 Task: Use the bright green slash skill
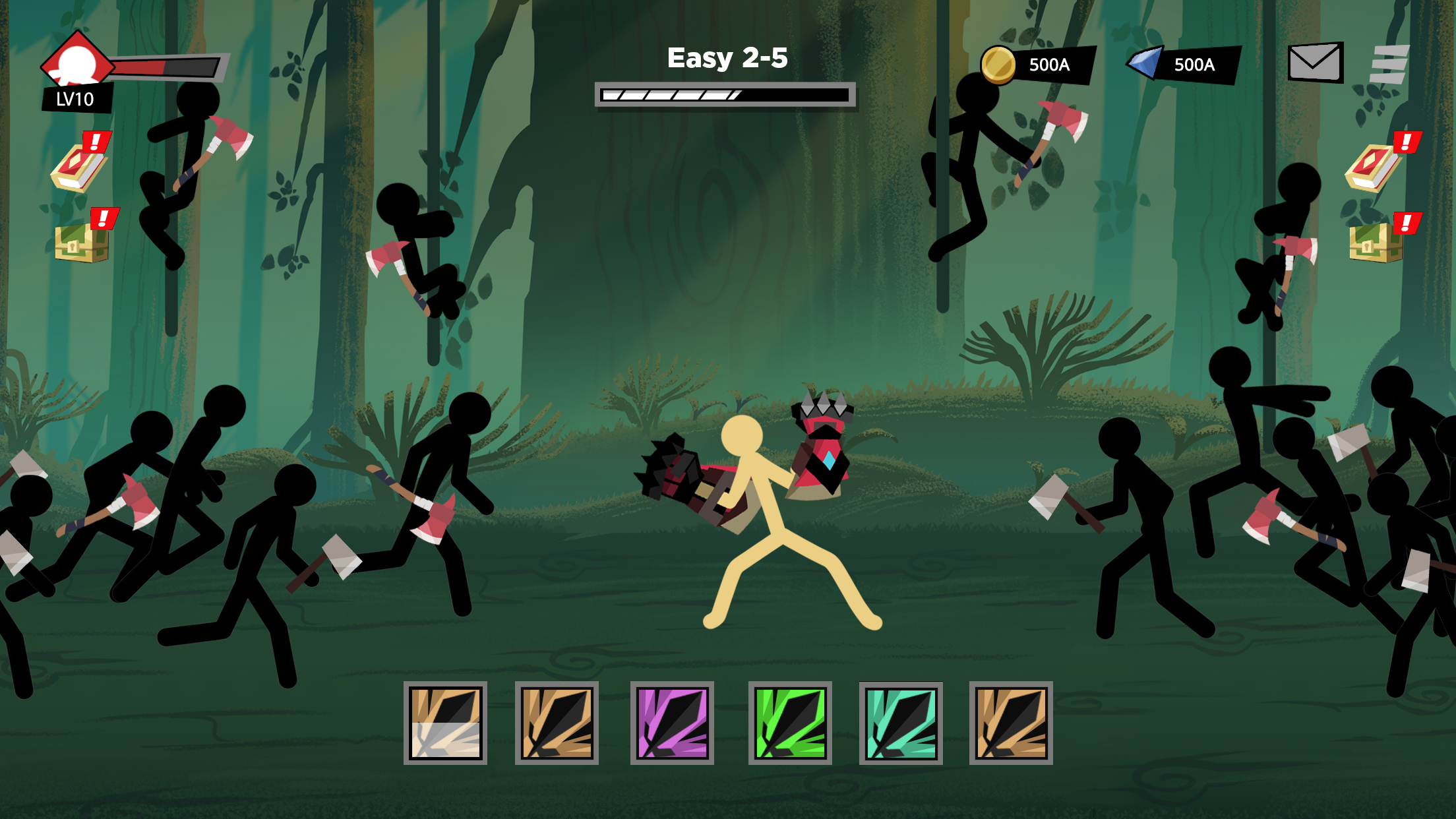pyautogui.click(x=790, y=723)
